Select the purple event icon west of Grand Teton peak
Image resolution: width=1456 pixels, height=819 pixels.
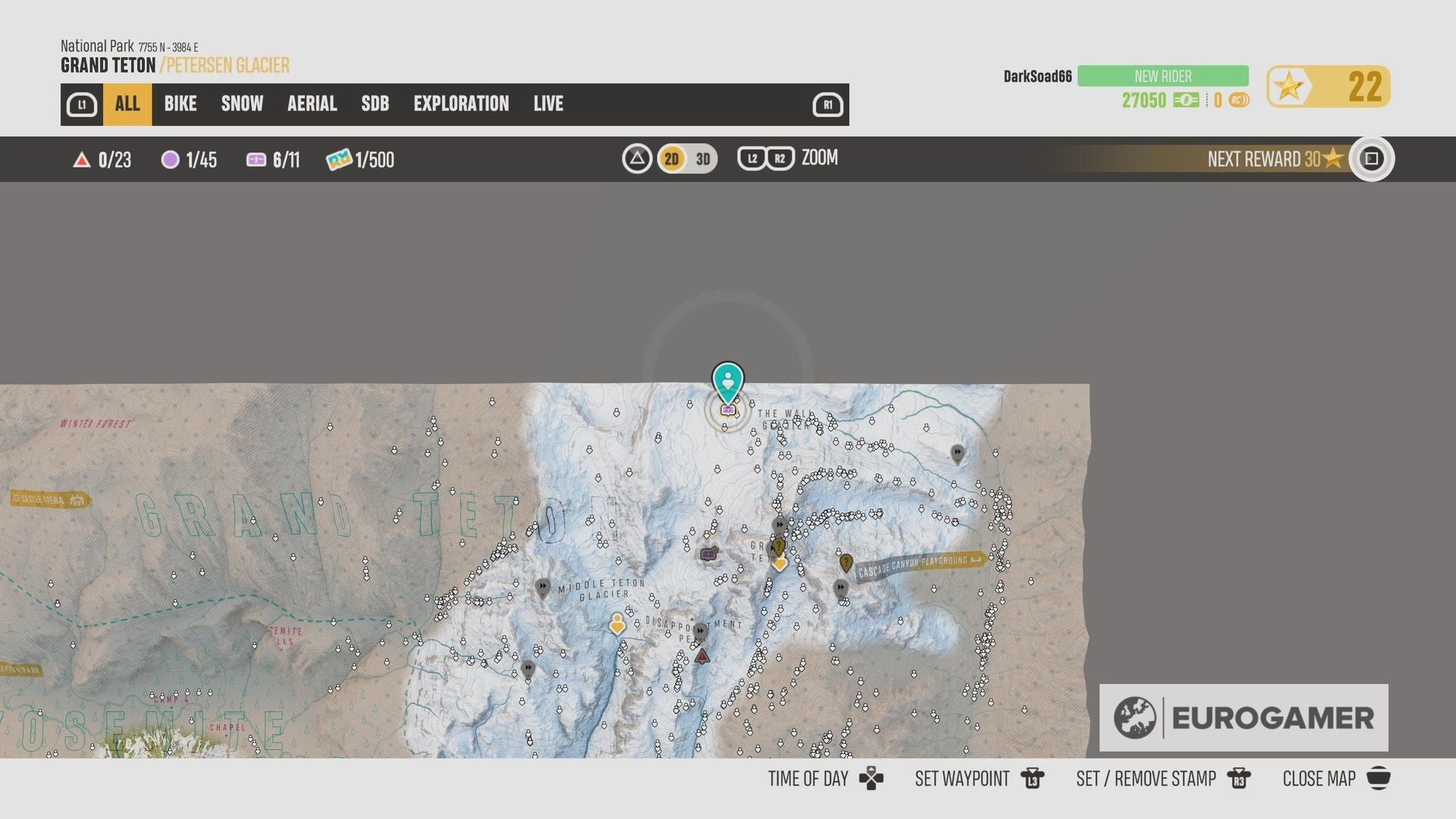[x=708, y=554]
